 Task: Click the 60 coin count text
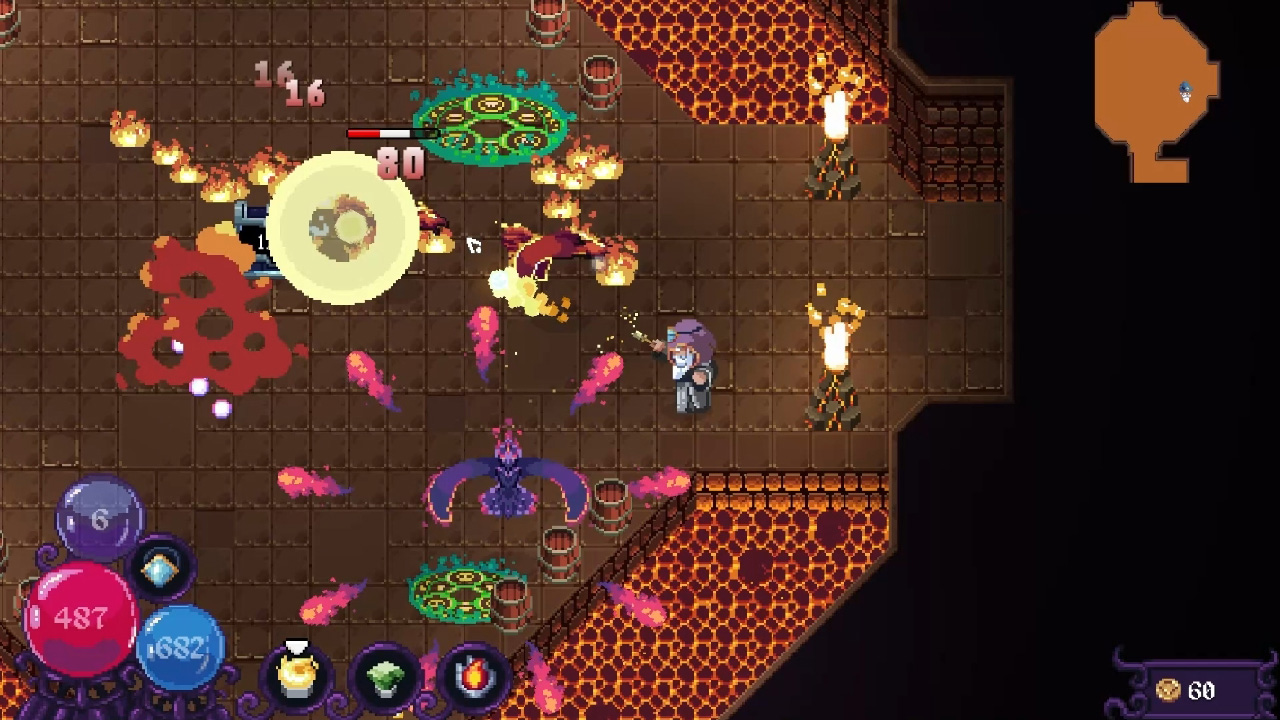(x=1200, y=690)
